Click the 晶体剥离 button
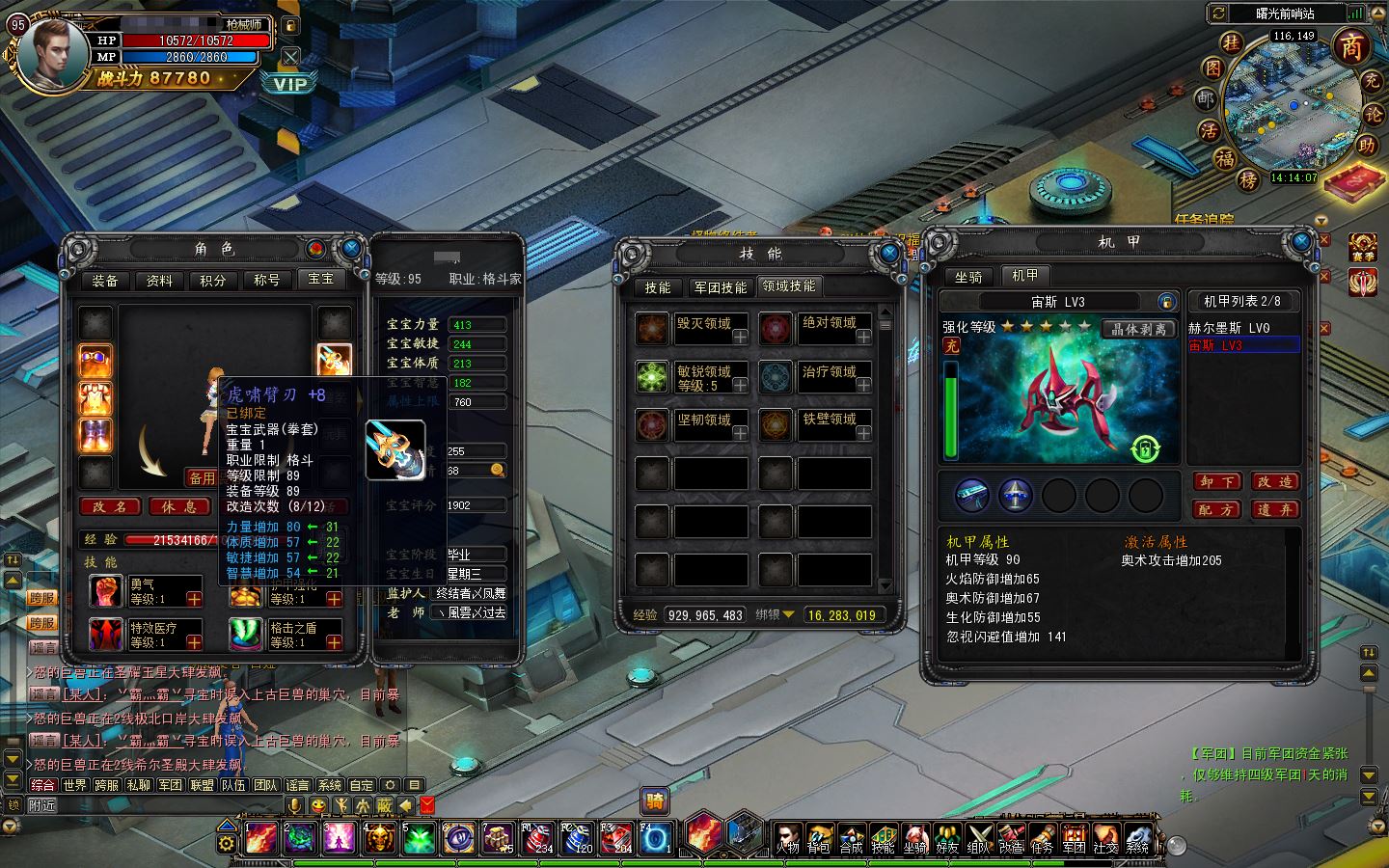This screenshot has width=1389, height=868. click(x=1138, y=329)
